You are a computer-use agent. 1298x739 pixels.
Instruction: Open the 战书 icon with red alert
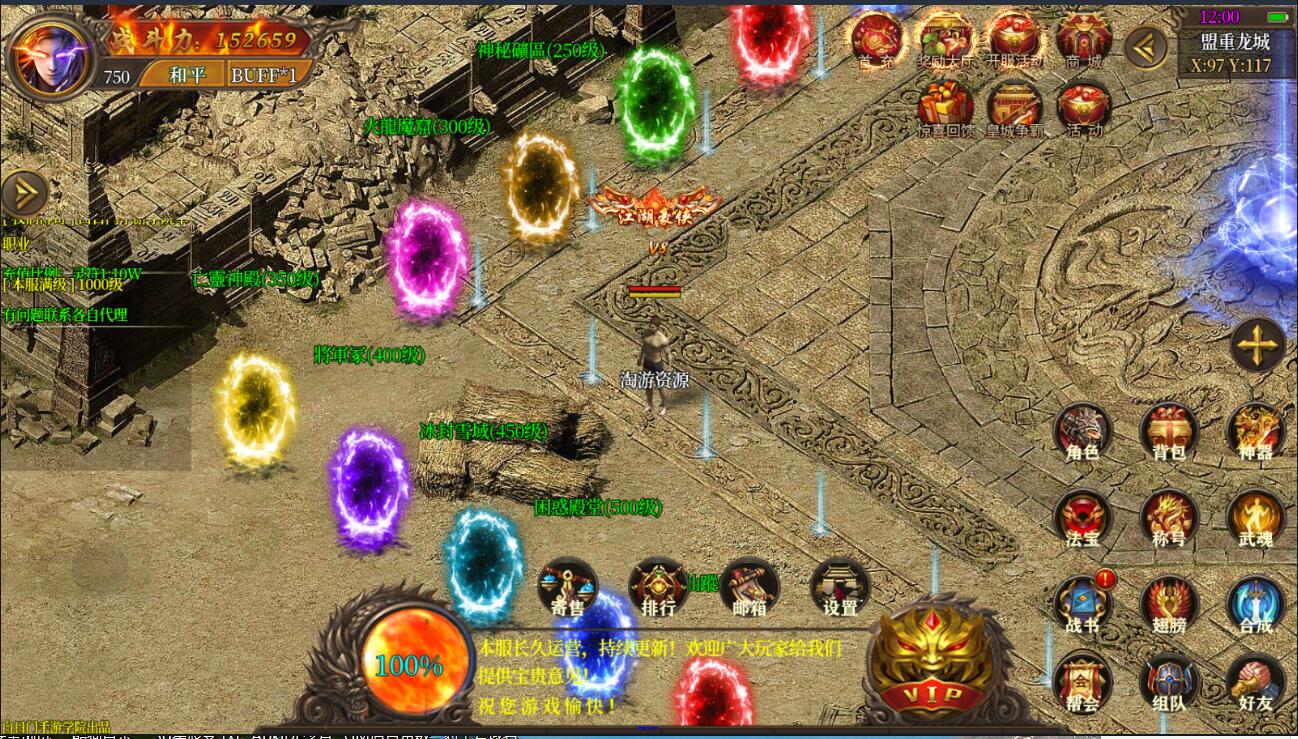click(1083, 605)
